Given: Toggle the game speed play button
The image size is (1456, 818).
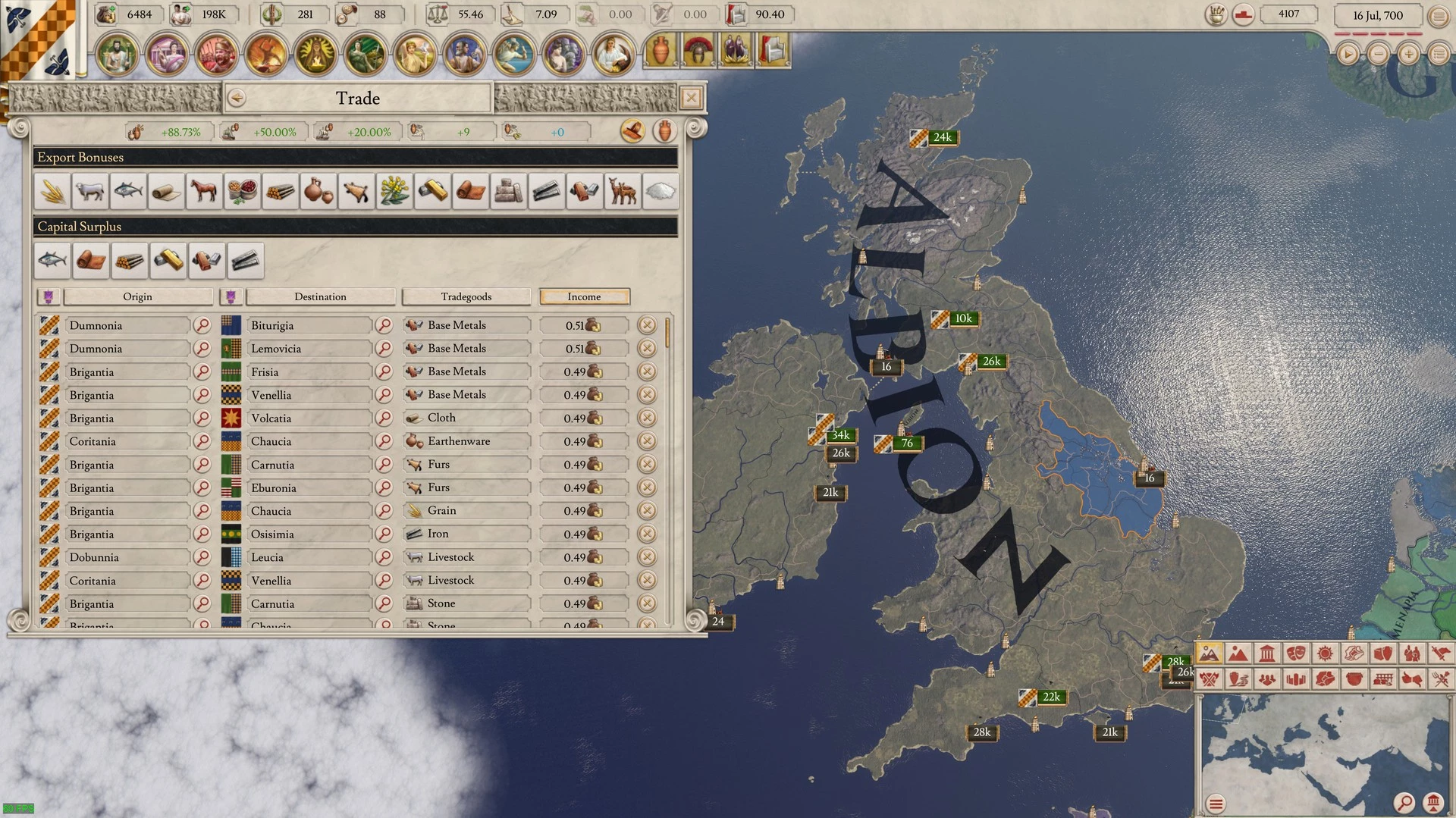Looking at the screenshot, I should (x=1348, y=54).
